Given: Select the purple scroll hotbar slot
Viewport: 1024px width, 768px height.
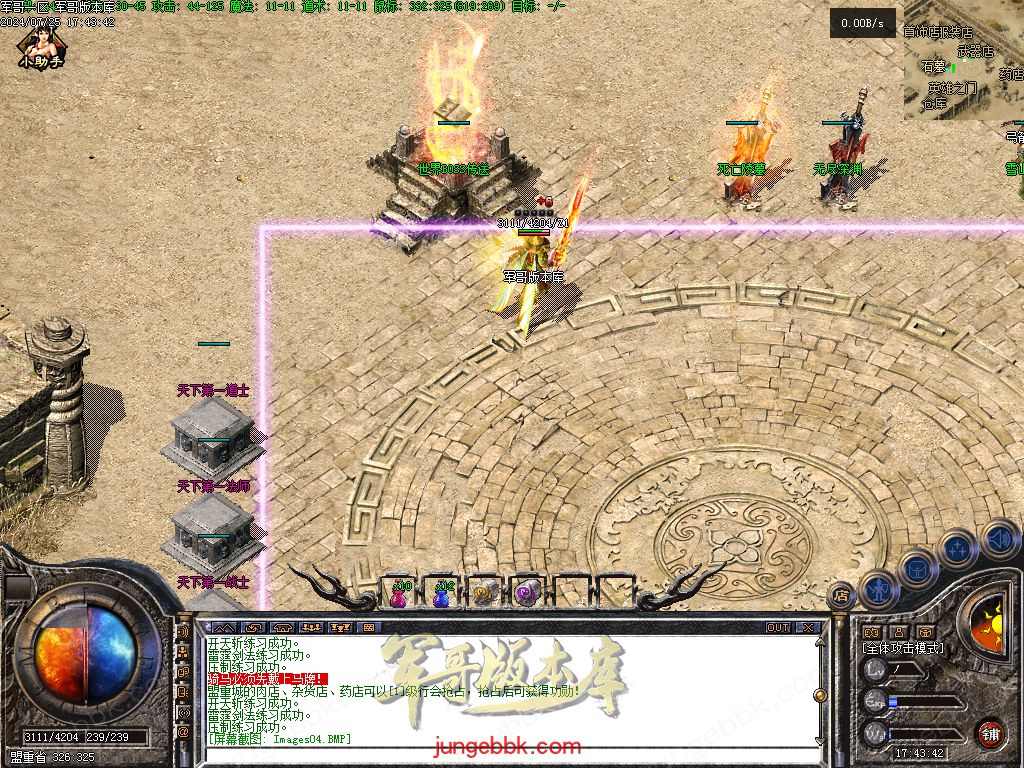Looking at the screenshot, I should click(527, 594).
